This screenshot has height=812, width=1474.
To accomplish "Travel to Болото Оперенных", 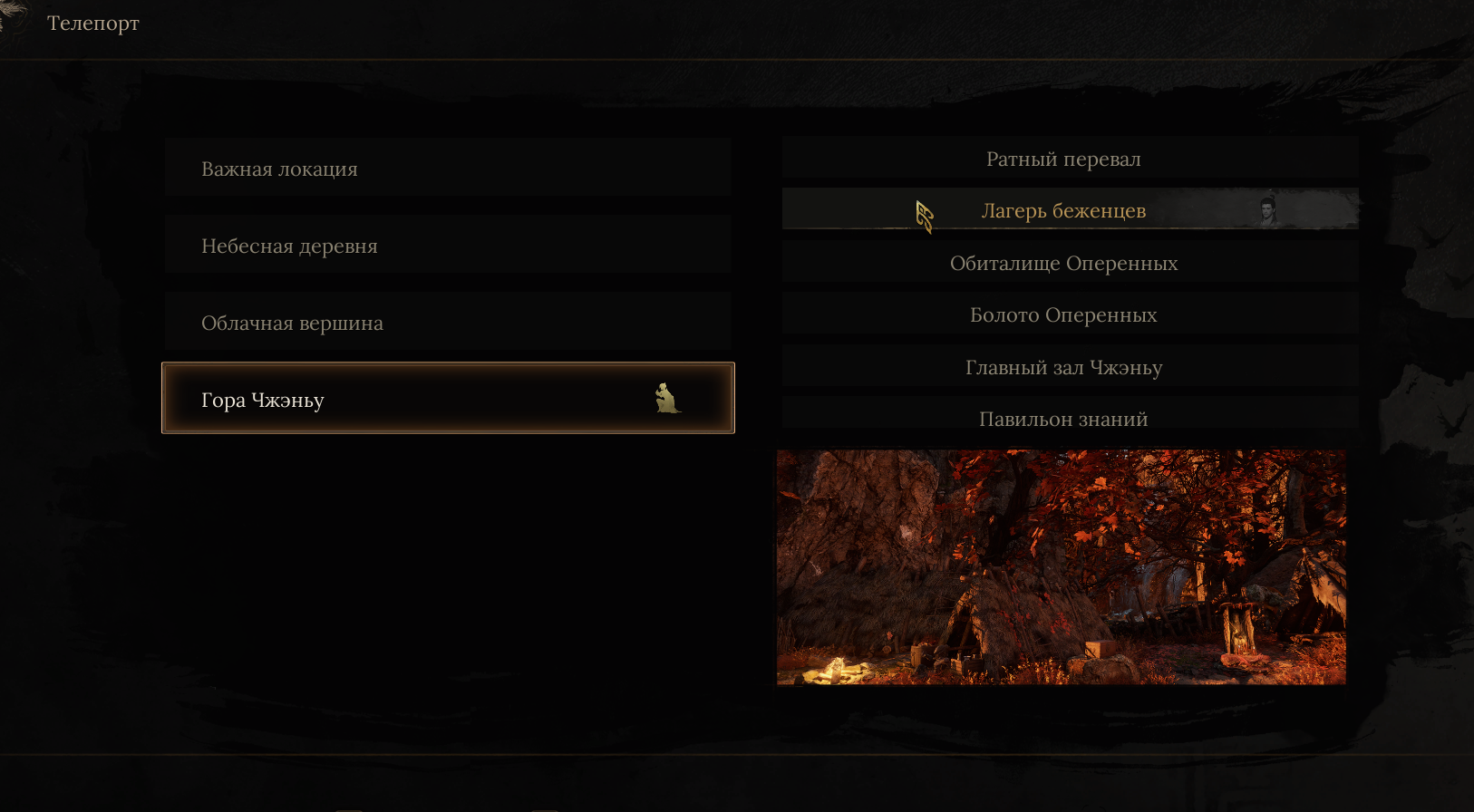I will 1069,314.
